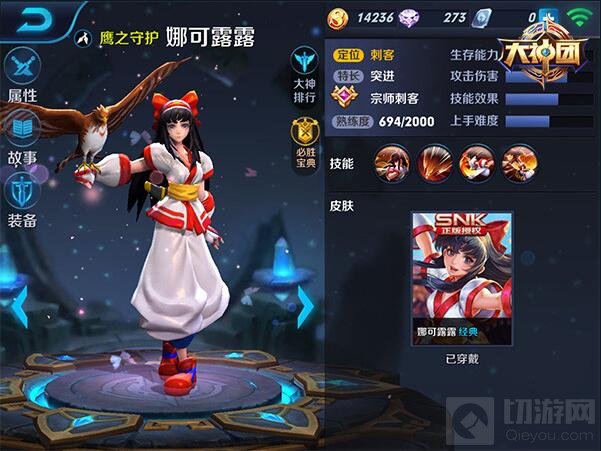The width and height of the screenshot is (601, 451).
Task: Go back using the top-left arrow button
Action: tap(33, 18)
